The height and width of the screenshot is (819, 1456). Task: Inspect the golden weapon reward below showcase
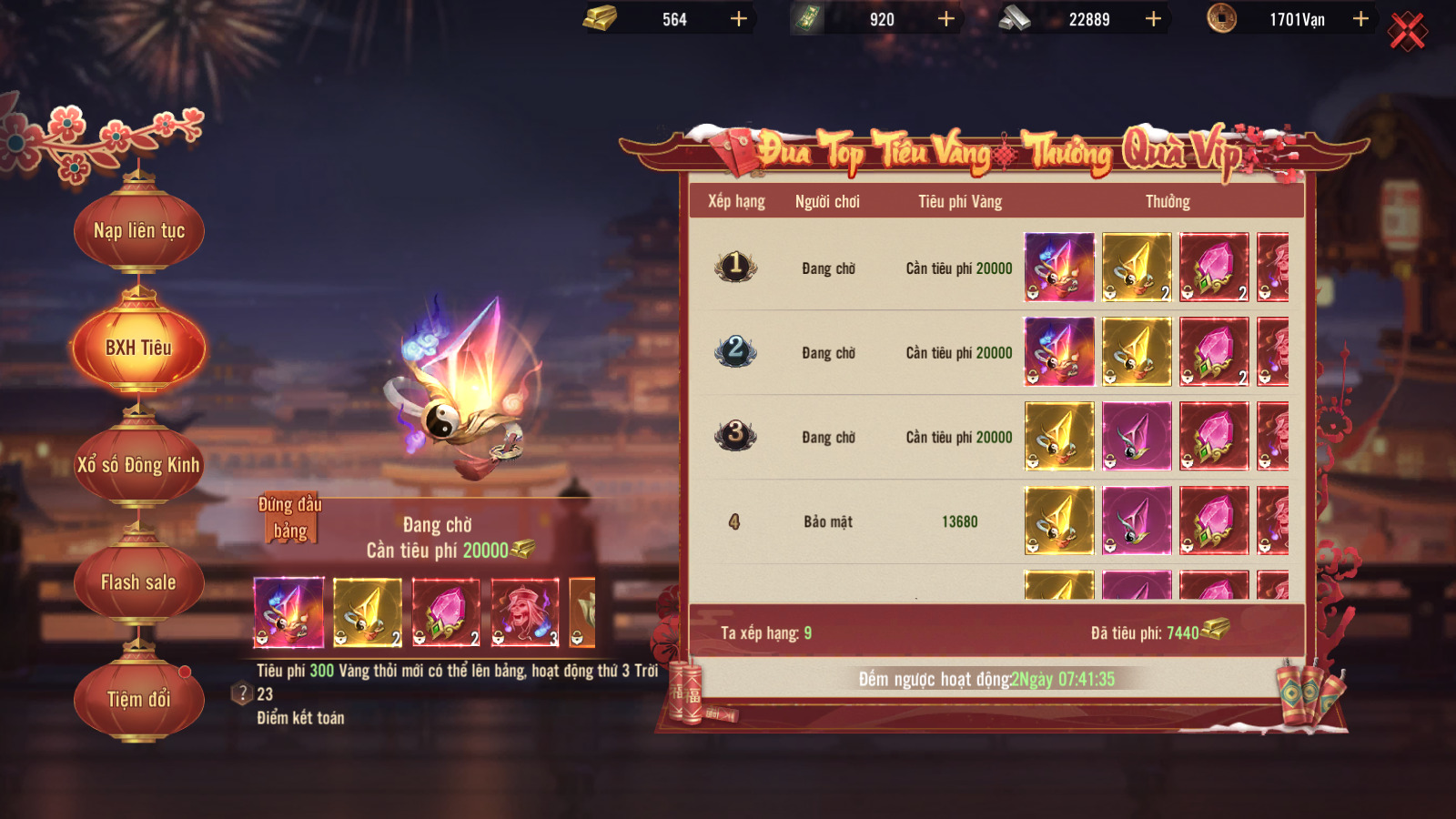coord(367,612)
